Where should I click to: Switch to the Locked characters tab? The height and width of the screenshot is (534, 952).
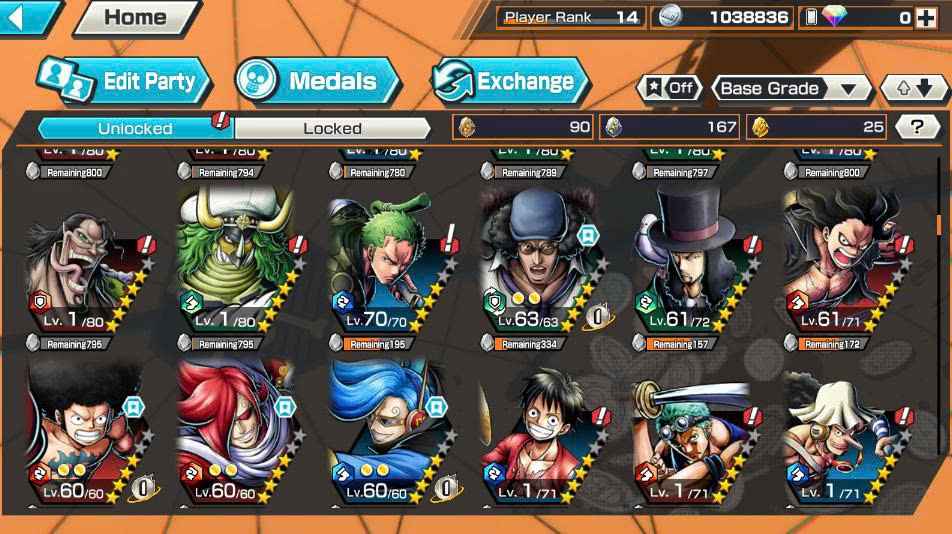click(332, 128)
